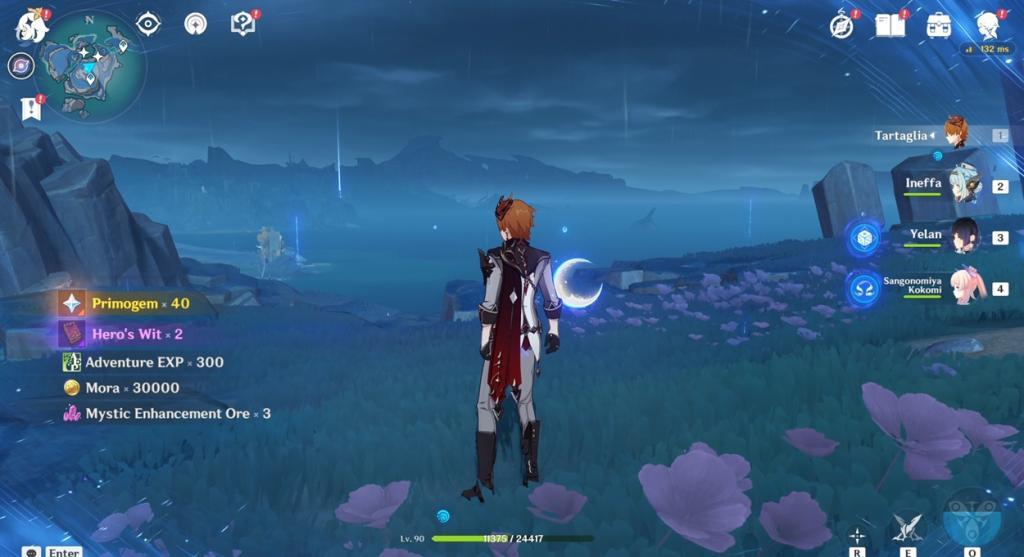The width and height of the screenshot is (1024, 557).
Task: Switch to party member Ineffa
Action: (x=962, y=185)
